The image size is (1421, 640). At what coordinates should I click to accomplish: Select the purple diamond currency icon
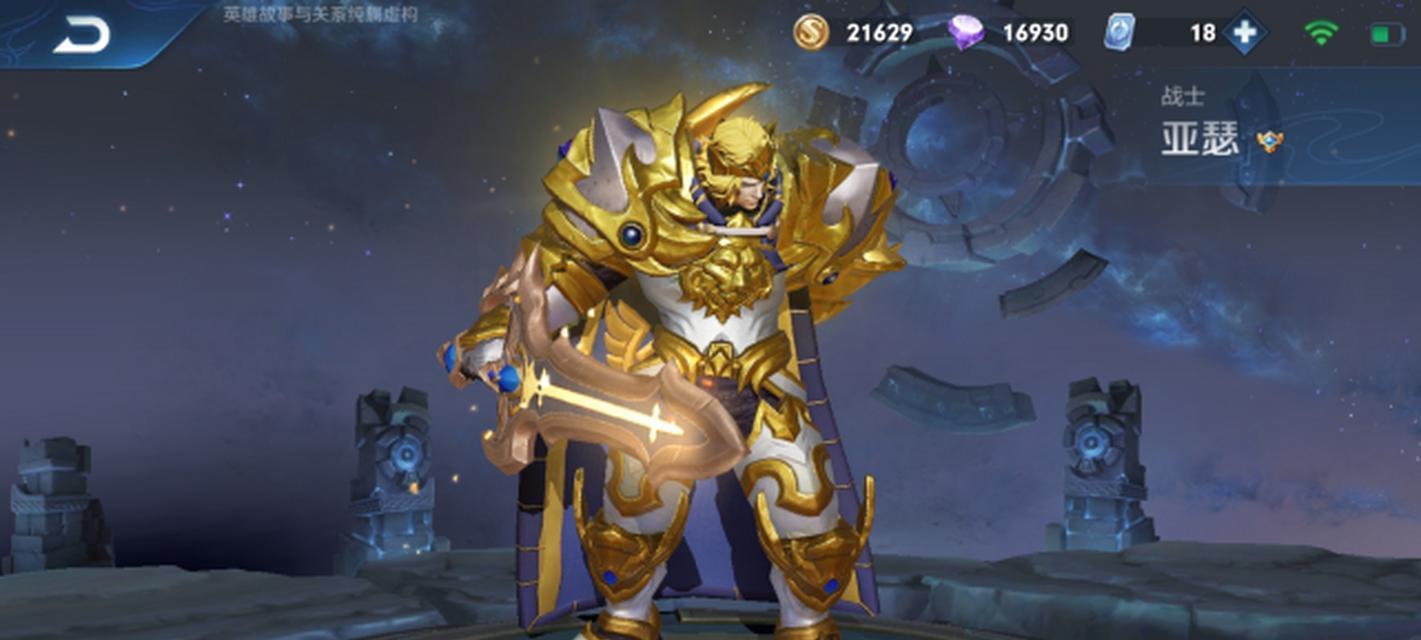coord(966,33)
